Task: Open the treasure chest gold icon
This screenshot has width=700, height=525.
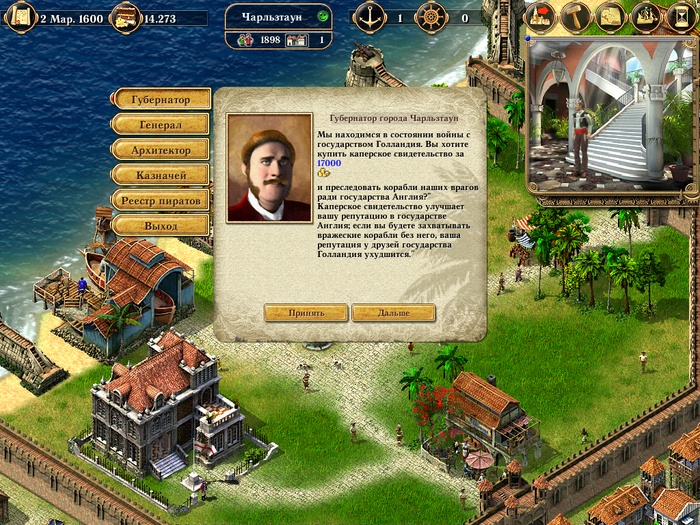Action: (124, 17)
